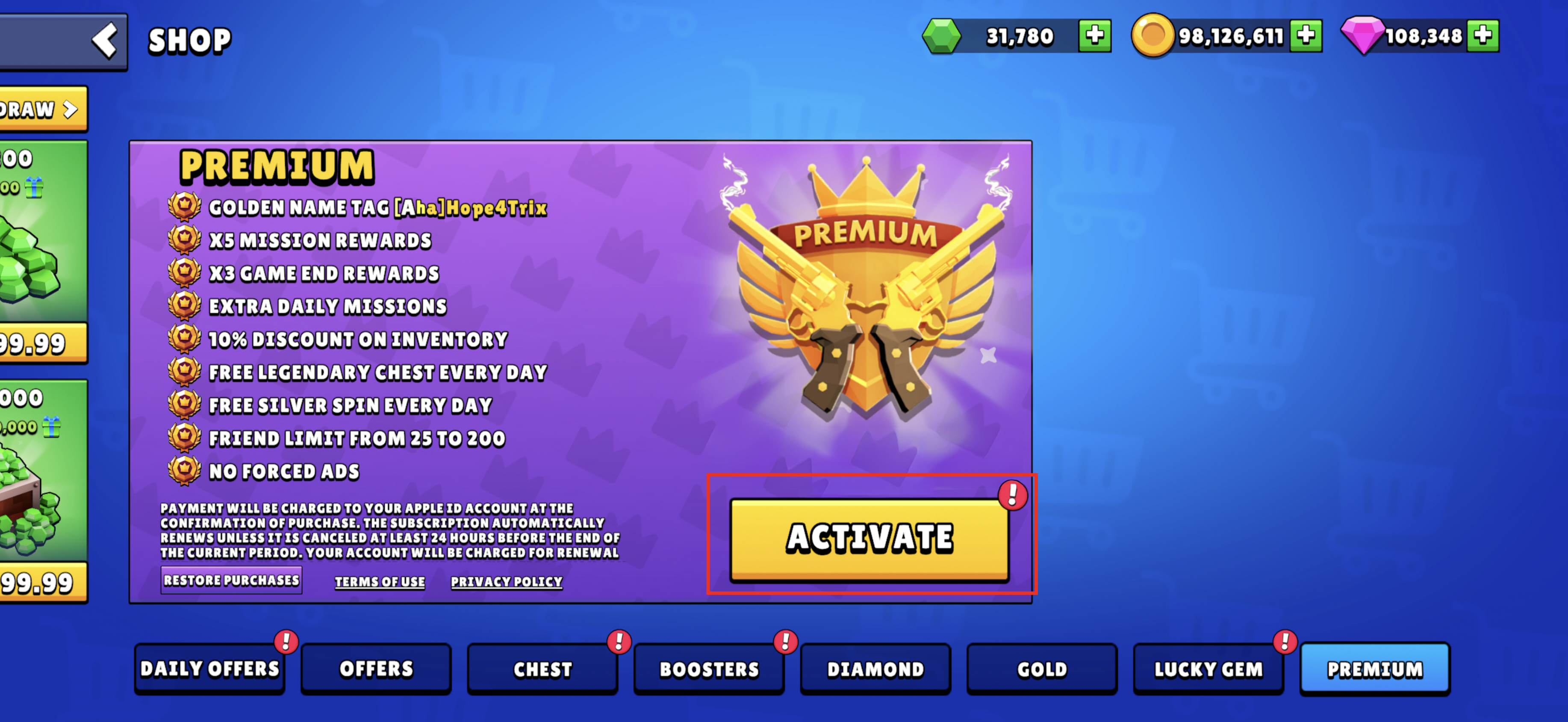This screenshot has height=722, width=1568.
Task: Open the Gold shop tab
Action: pyautogui.click(x=1042, y=669)
